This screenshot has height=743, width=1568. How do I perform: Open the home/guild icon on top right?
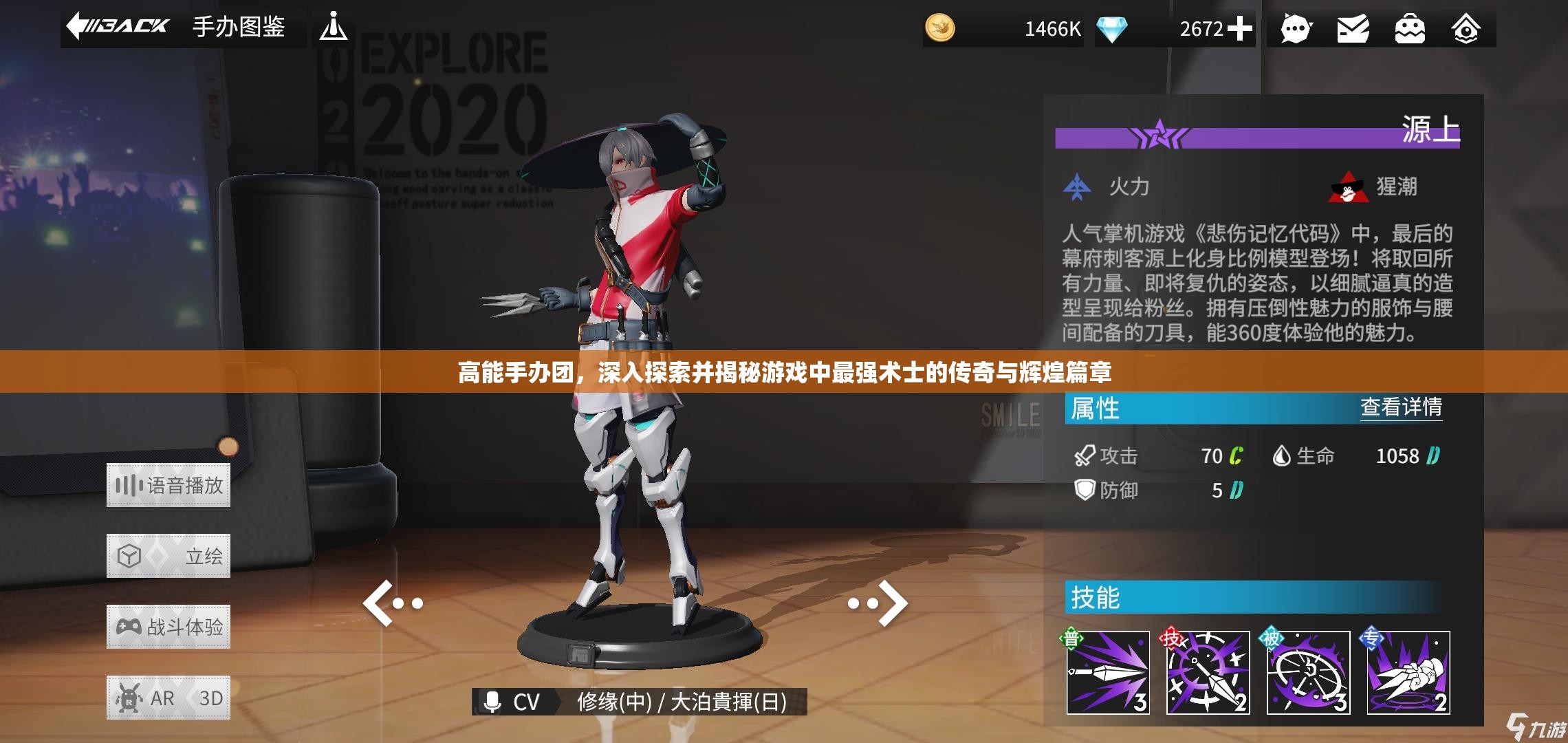click(x=1466, y=29)
